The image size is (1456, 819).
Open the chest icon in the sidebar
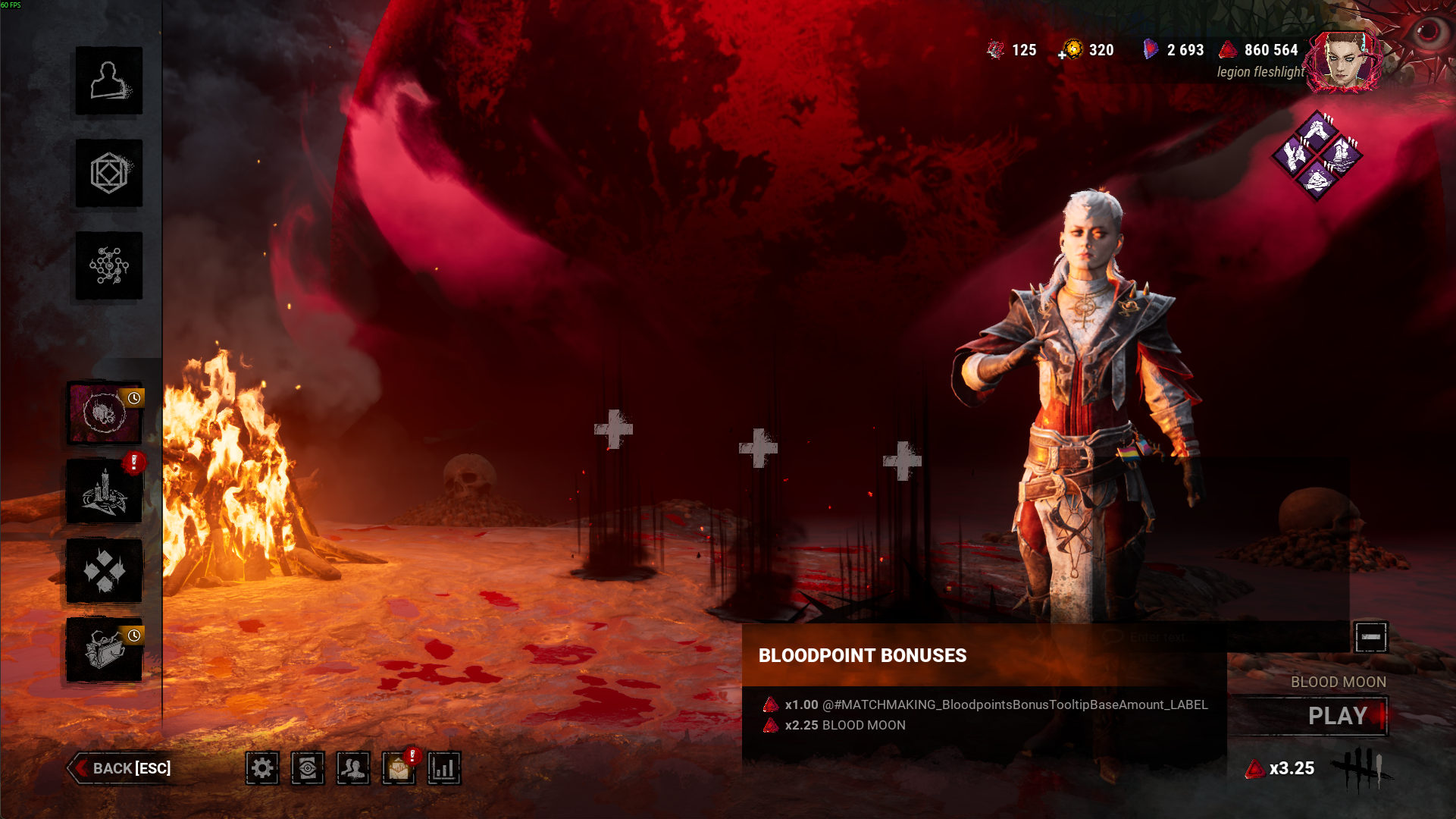click(x=105, y=650)
